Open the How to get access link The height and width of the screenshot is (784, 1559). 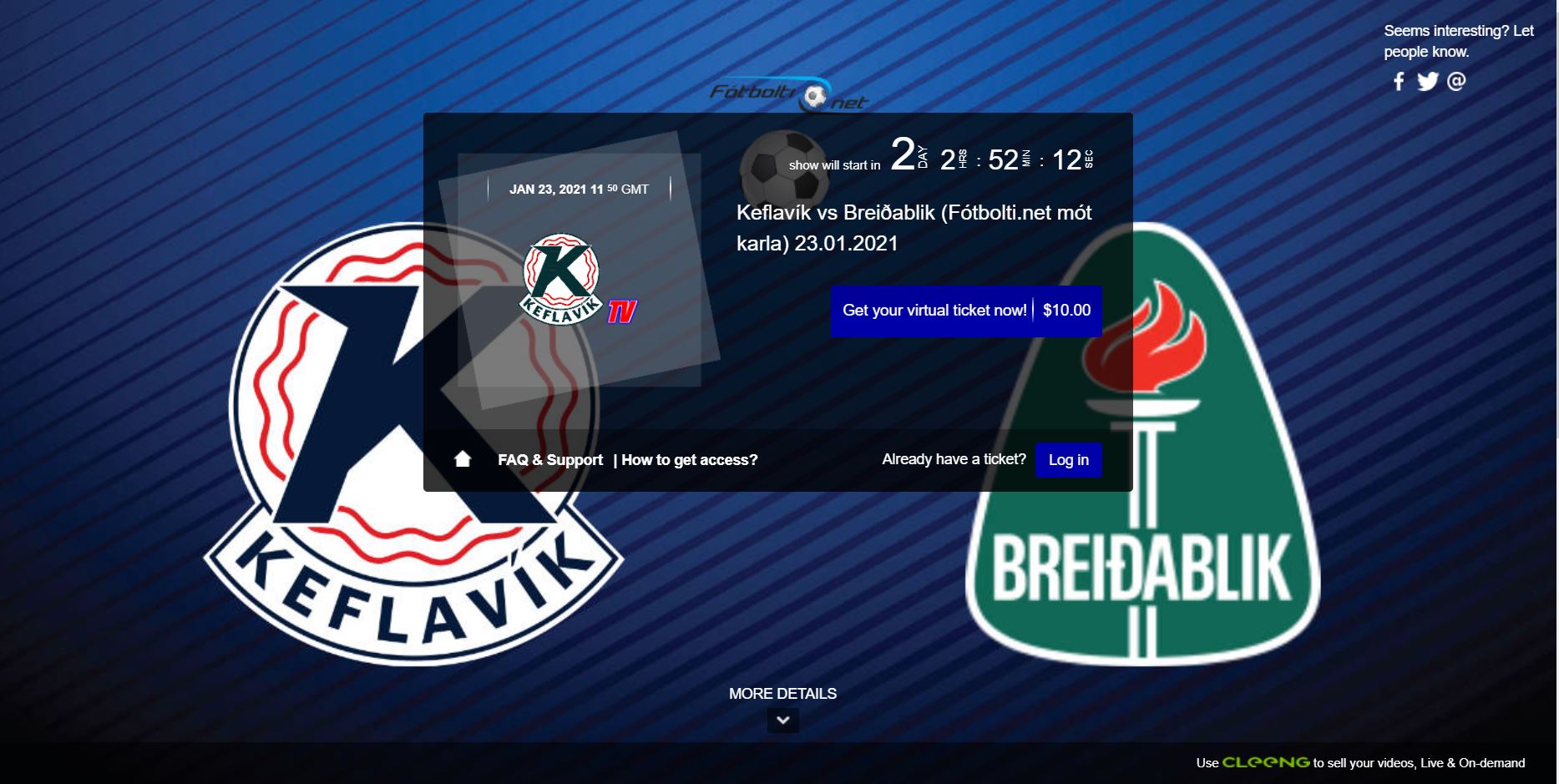tap(689, 460)
